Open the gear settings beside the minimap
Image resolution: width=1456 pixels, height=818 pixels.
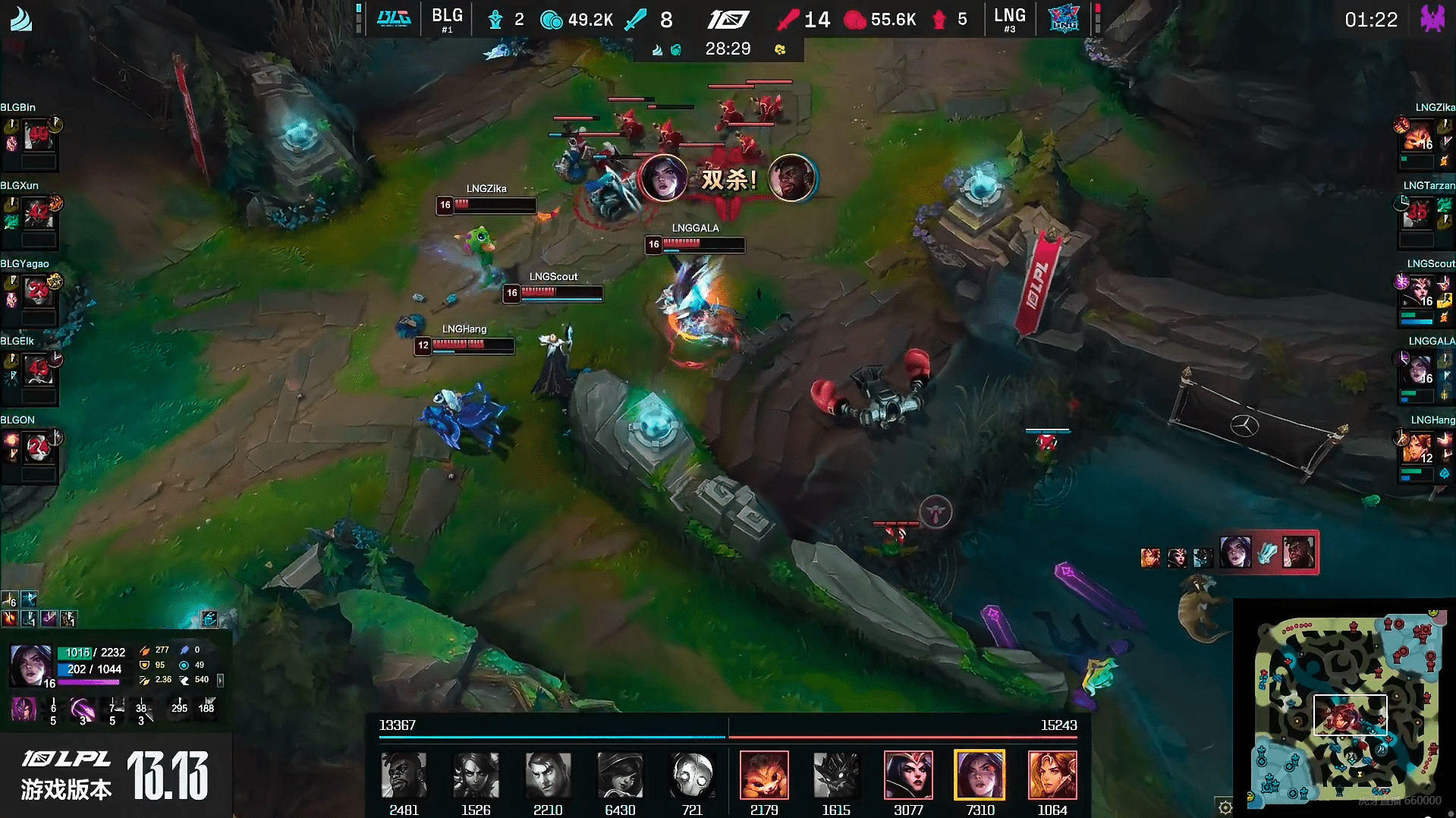click(1225, 807)
